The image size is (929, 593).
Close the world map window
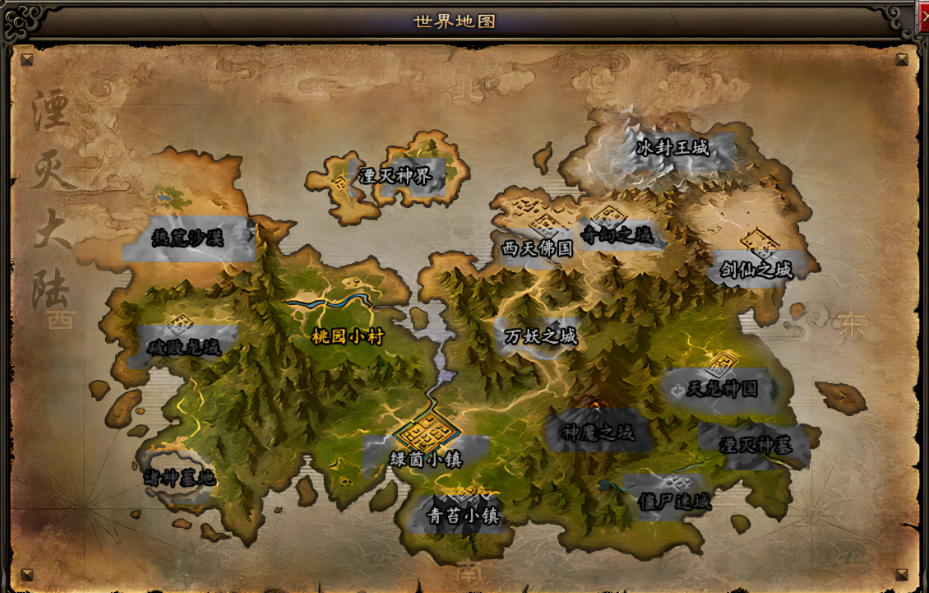924,17
